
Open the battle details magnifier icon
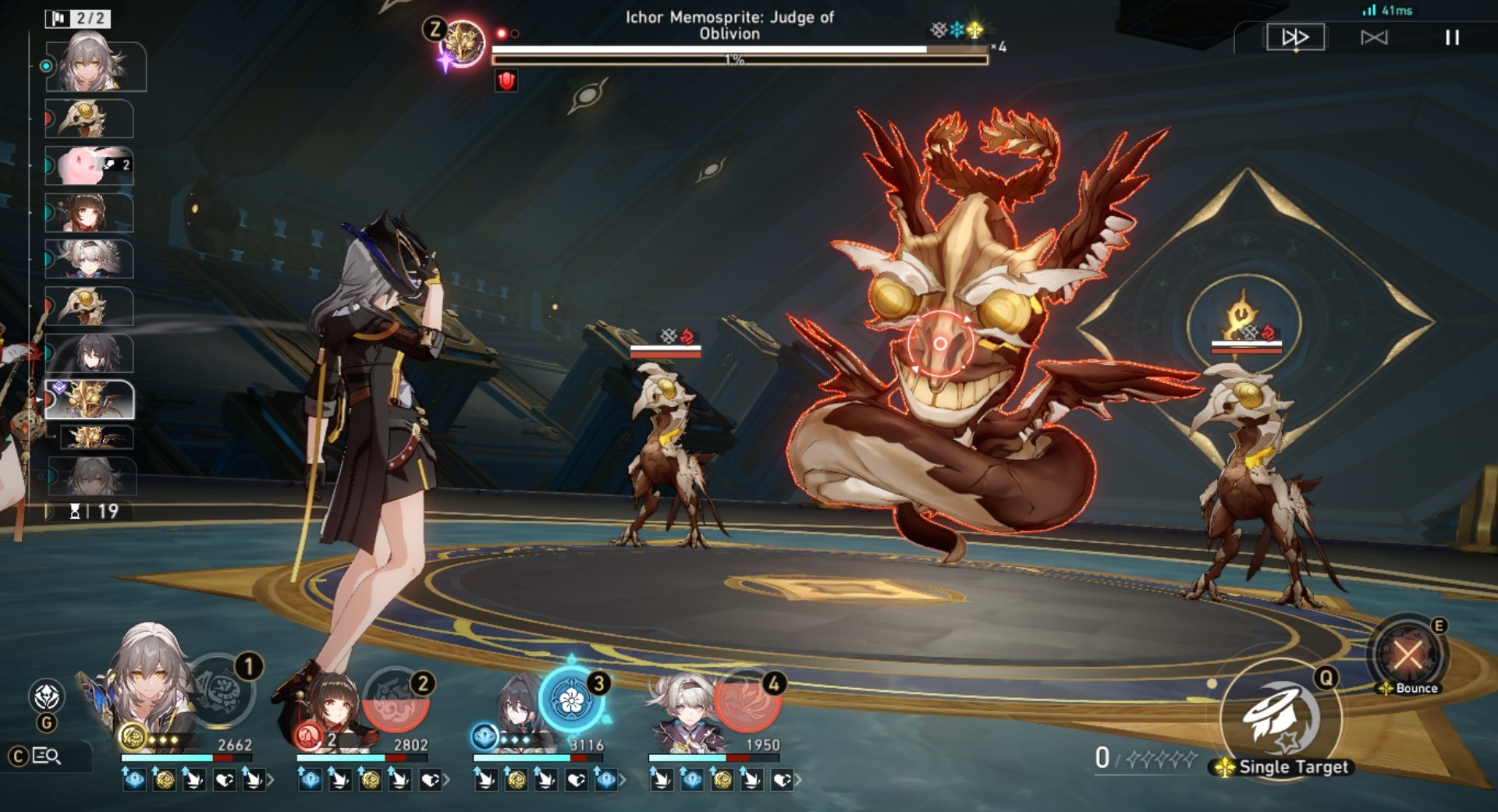click(47, 756)
